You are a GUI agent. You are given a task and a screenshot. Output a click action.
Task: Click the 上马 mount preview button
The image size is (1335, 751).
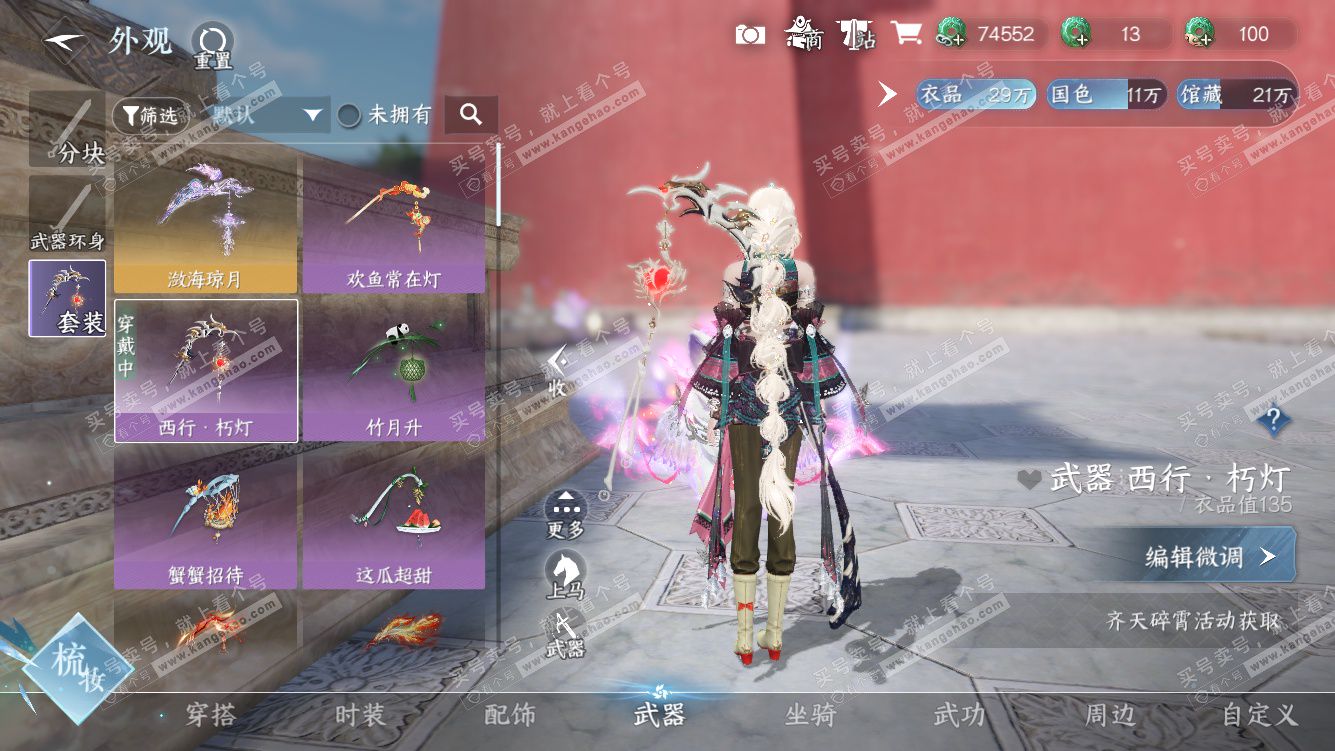566,574
